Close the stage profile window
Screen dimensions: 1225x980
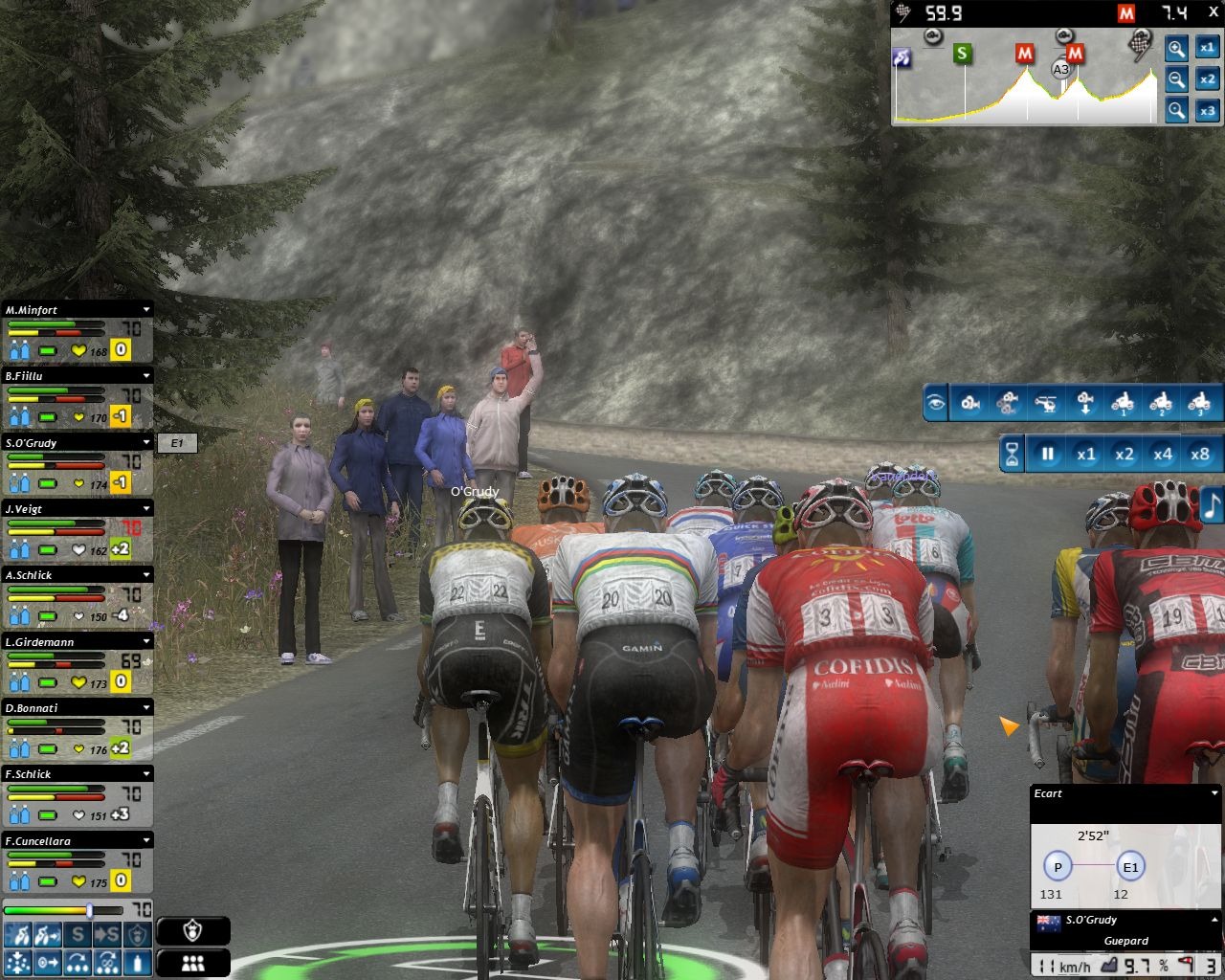(x=1214, y=12)
